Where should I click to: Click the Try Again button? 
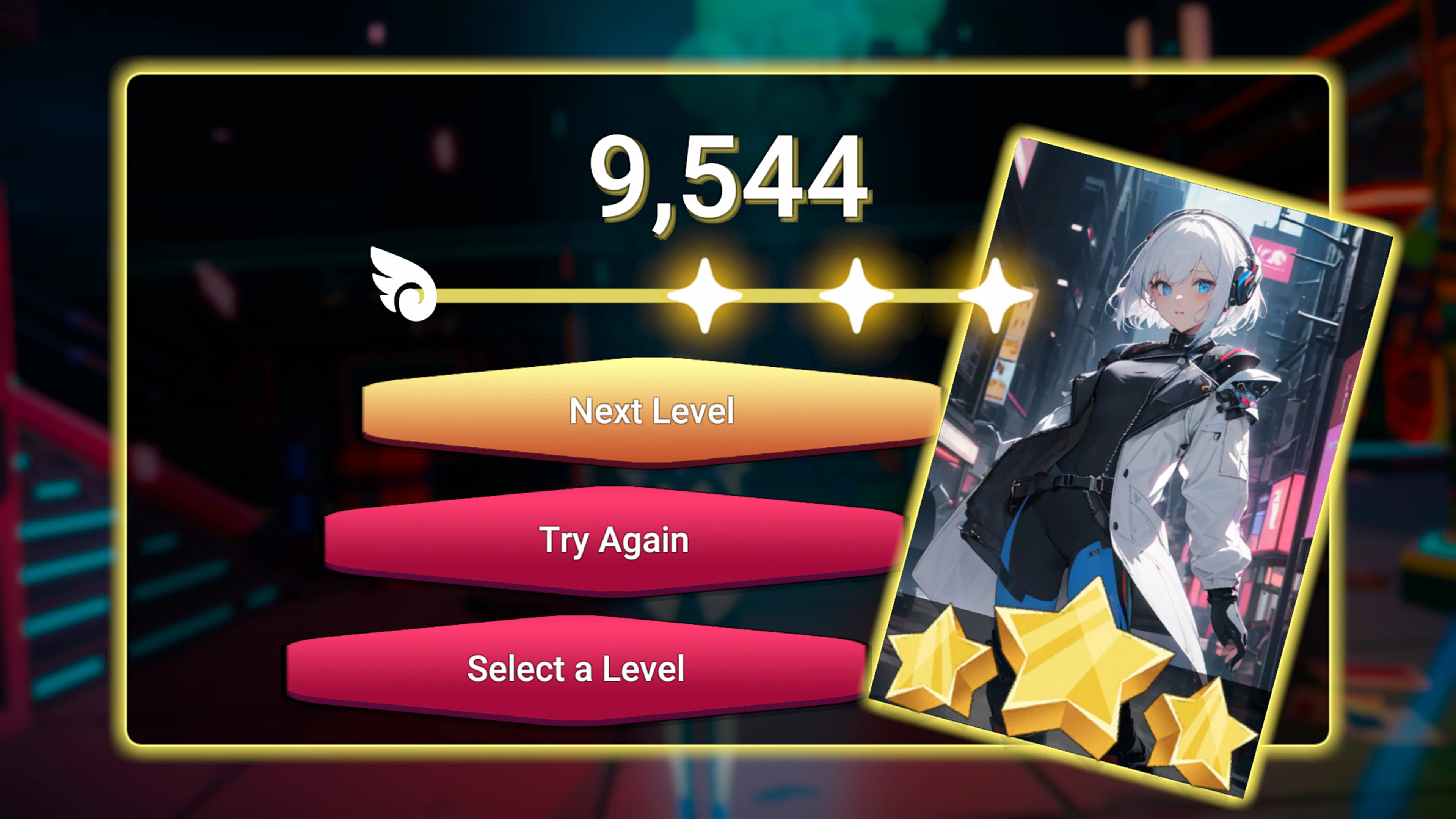pos(614,540)
